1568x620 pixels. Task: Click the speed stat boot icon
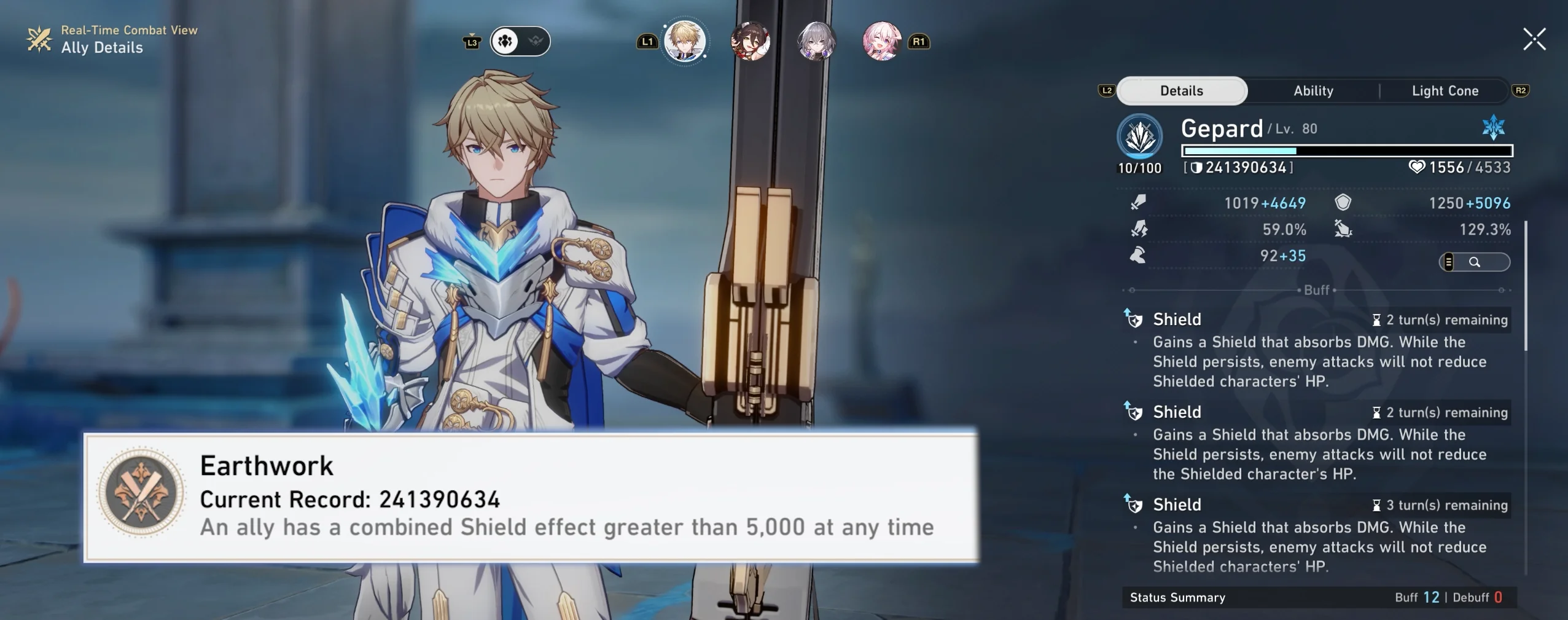click(x=1139, y=256)
